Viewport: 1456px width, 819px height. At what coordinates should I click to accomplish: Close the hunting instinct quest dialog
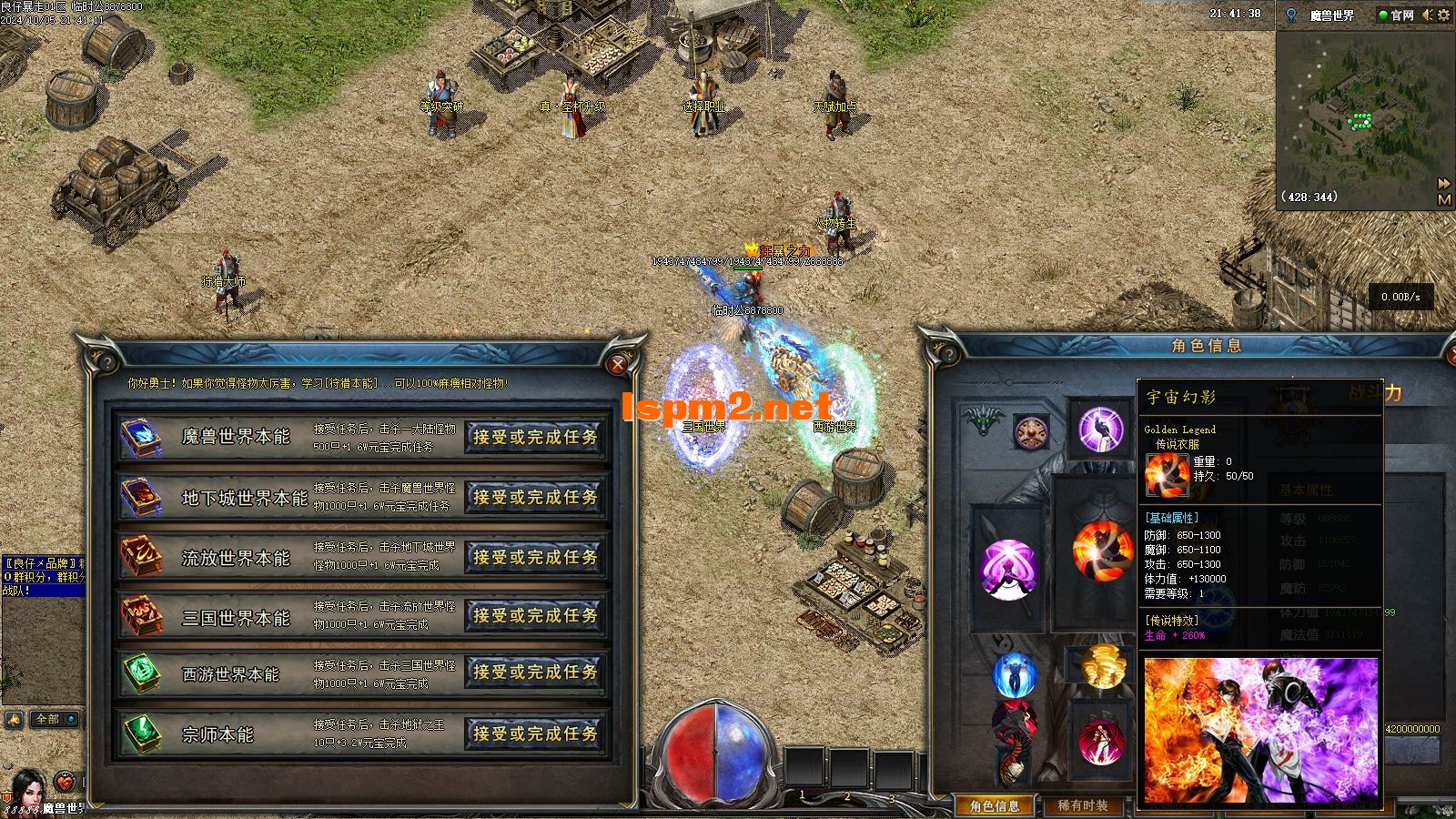pyautogui.click(x=619, y=365)
